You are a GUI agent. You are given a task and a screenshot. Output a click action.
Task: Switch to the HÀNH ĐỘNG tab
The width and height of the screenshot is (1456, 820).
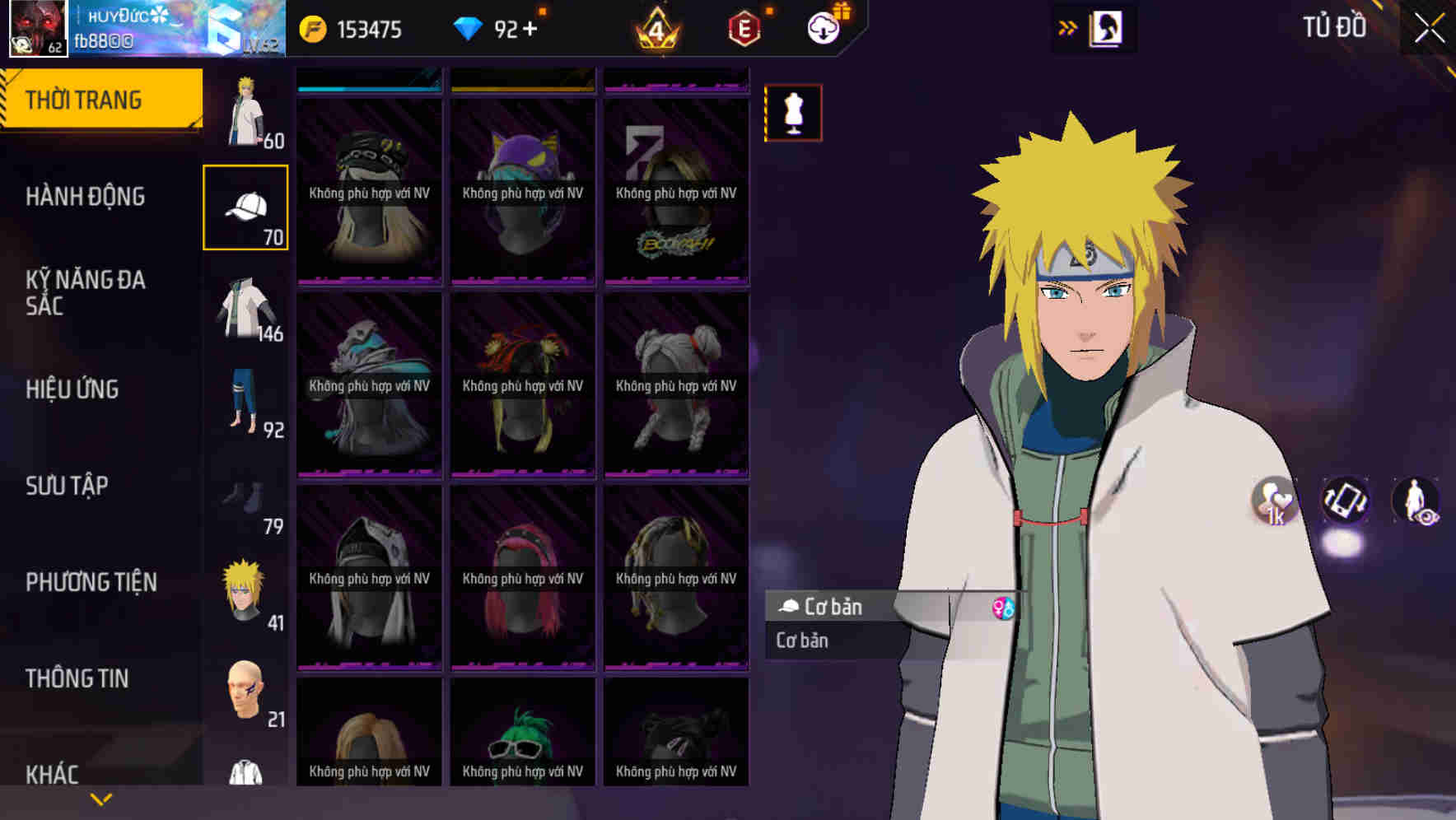[85, 197]
